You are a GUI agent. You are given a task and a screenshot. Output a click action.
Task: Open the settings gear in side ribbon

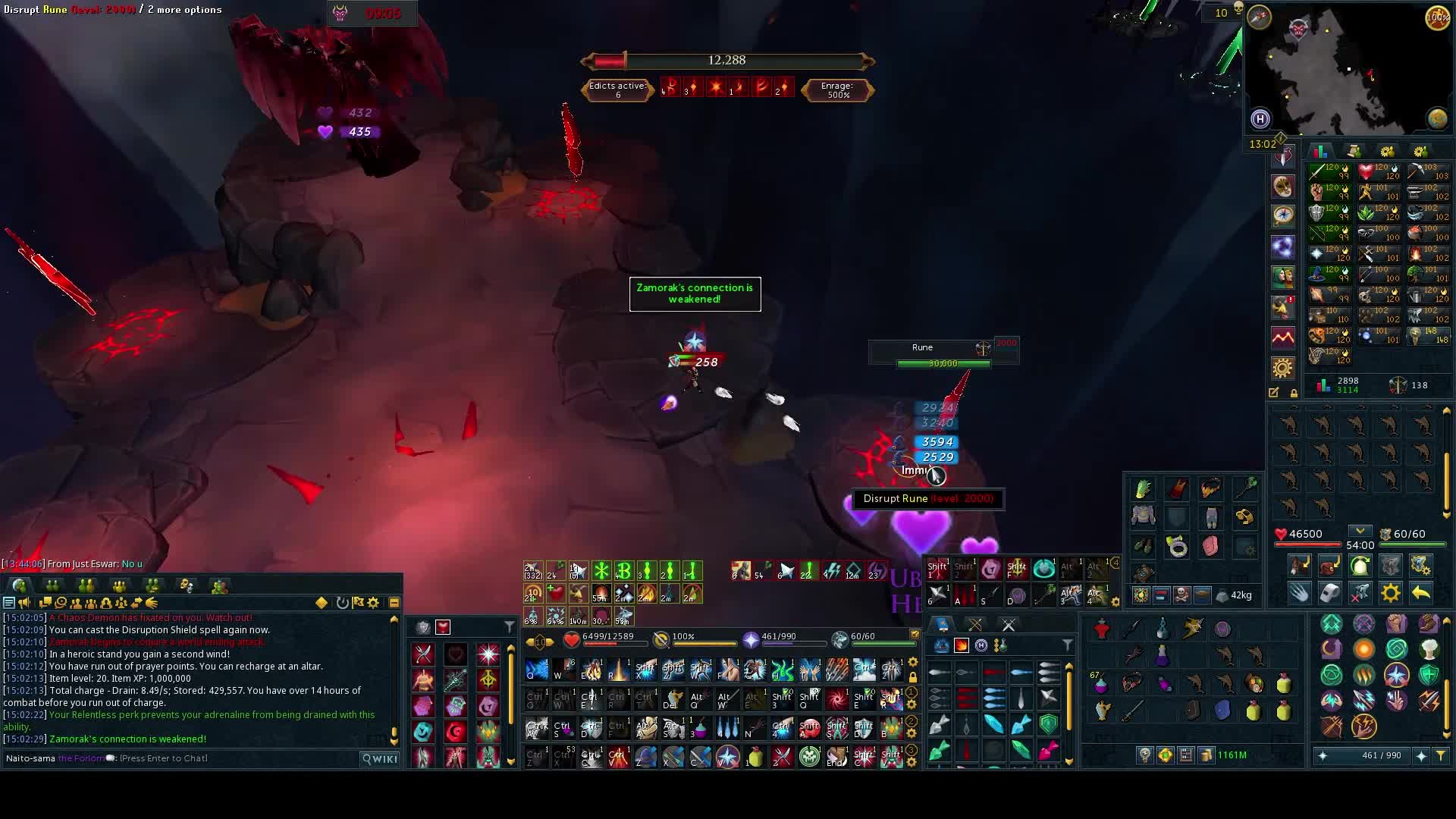(1282, 369)
